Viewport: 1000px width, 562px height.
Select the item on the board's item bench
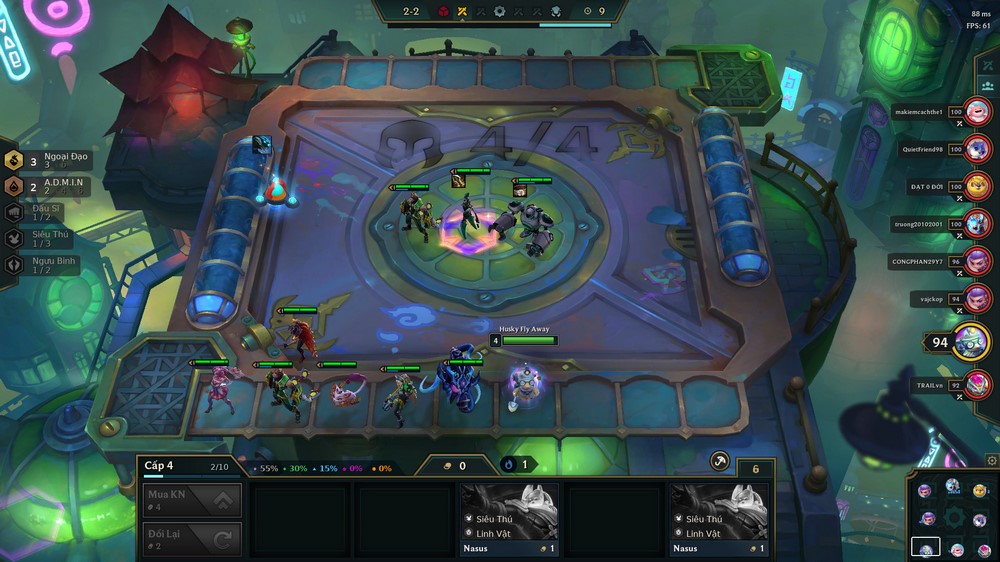(x=263, y=144)
